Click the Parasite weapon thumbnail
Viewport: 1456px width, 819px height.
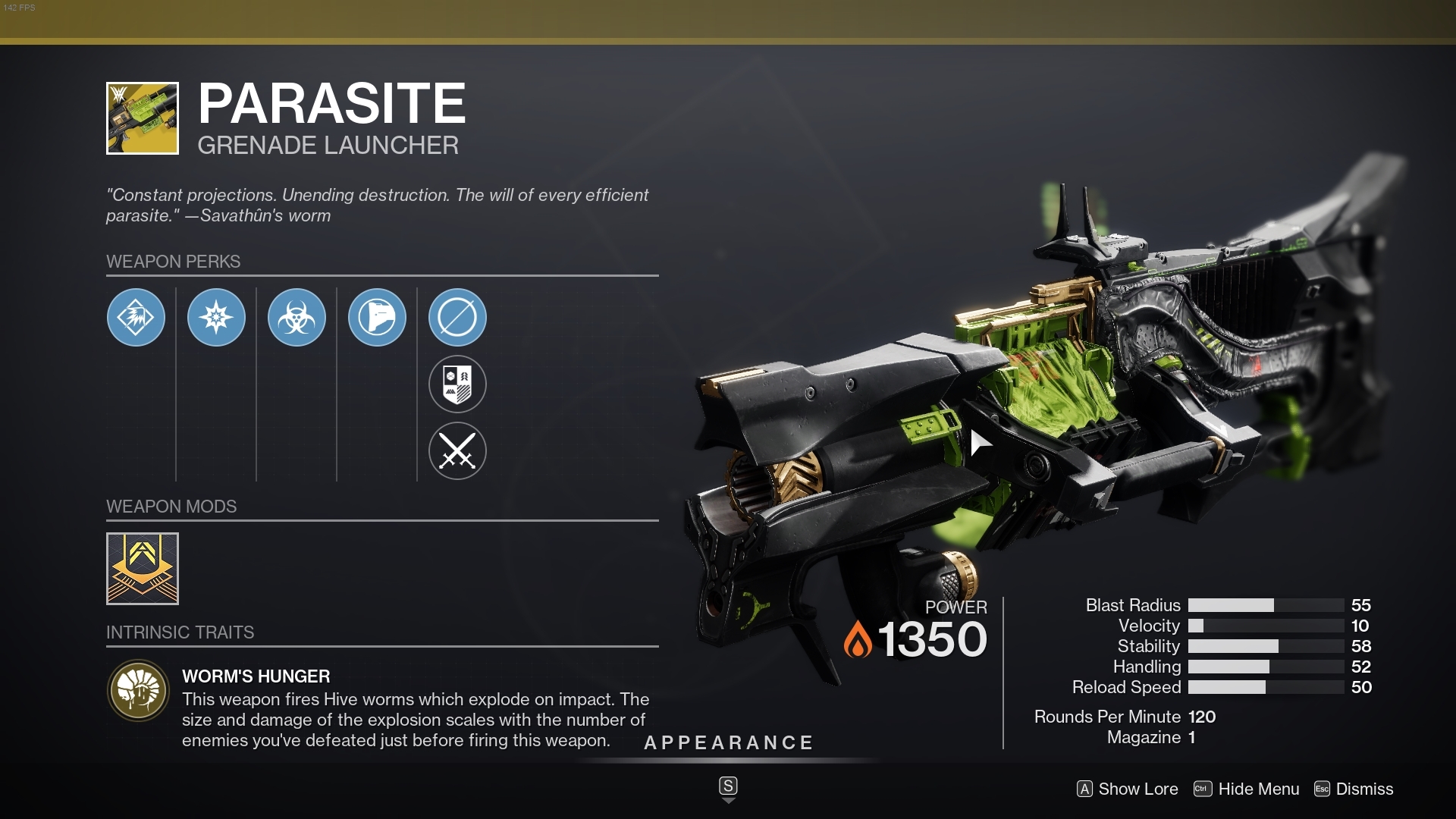[x=142, y=118]
